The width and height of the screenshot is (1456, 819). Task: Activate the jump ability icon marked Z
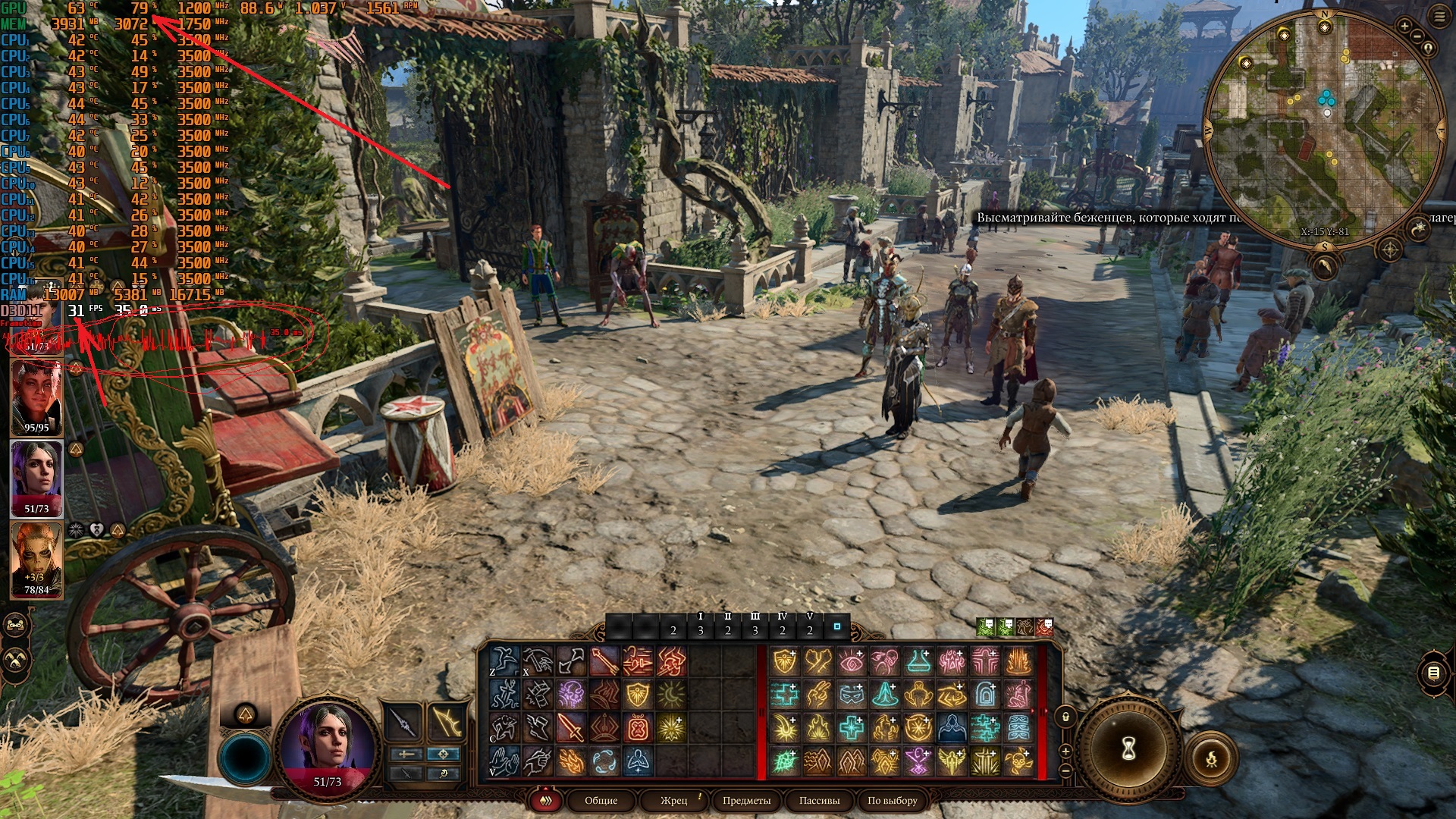tap(504, 661)
